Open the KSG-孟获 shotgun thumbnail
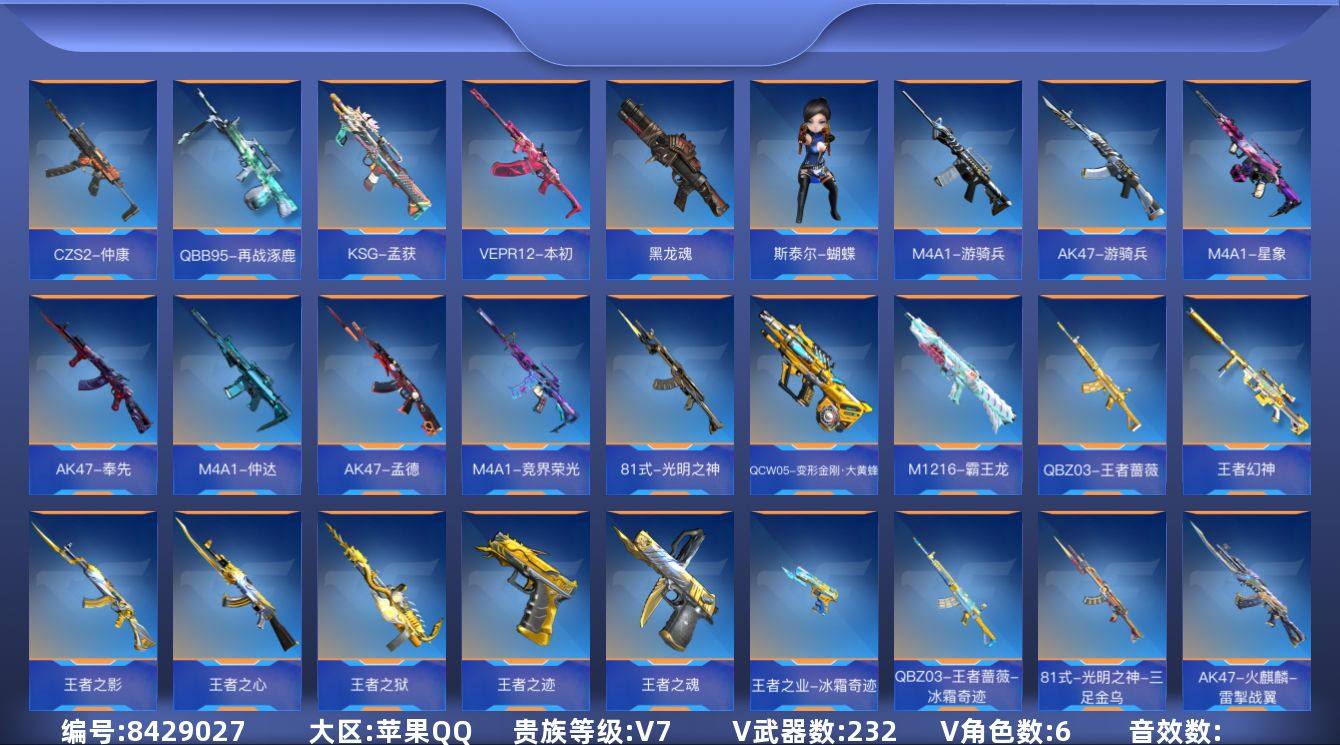Screen dimensions: 1340x745 tap(379, 160)
